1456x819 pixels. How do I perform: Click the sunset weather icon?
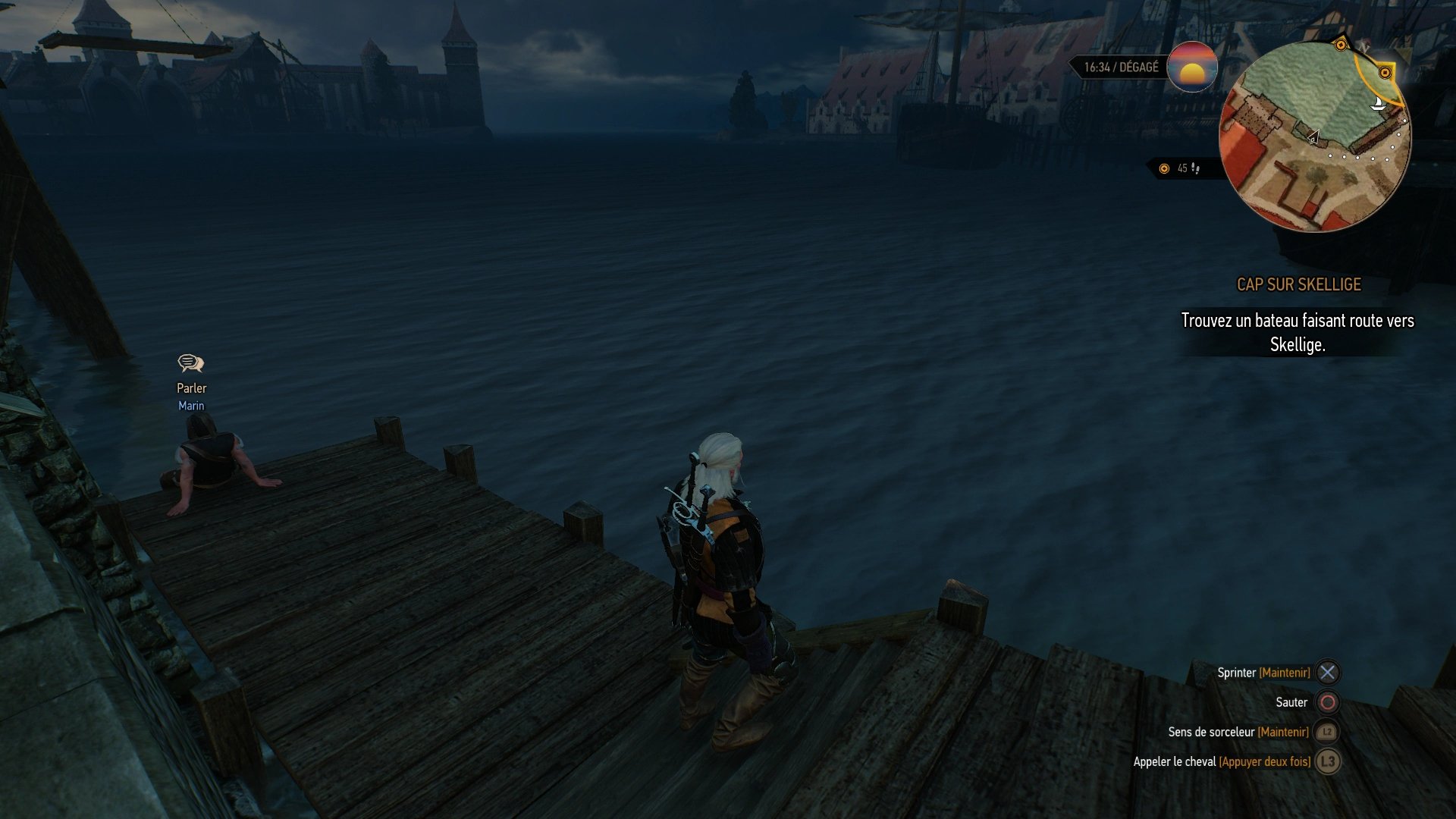[x=1192, y=67]
